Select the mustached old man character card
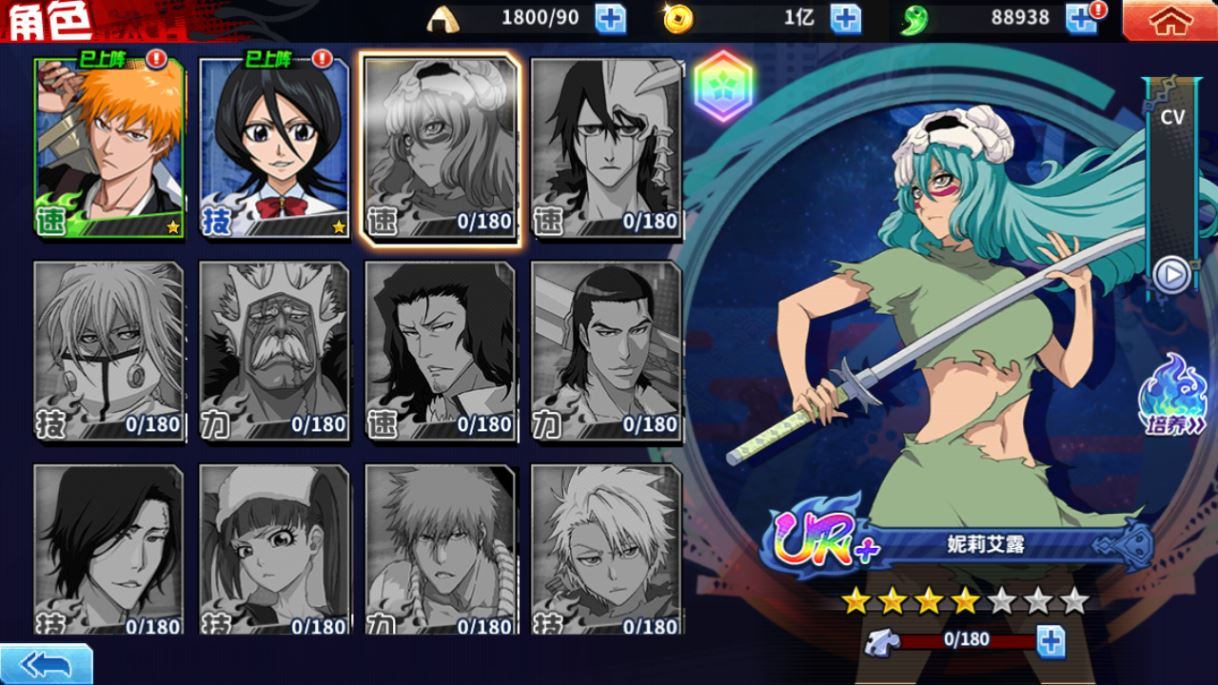This screenshot has height=685, width=1218. (275, 350)
